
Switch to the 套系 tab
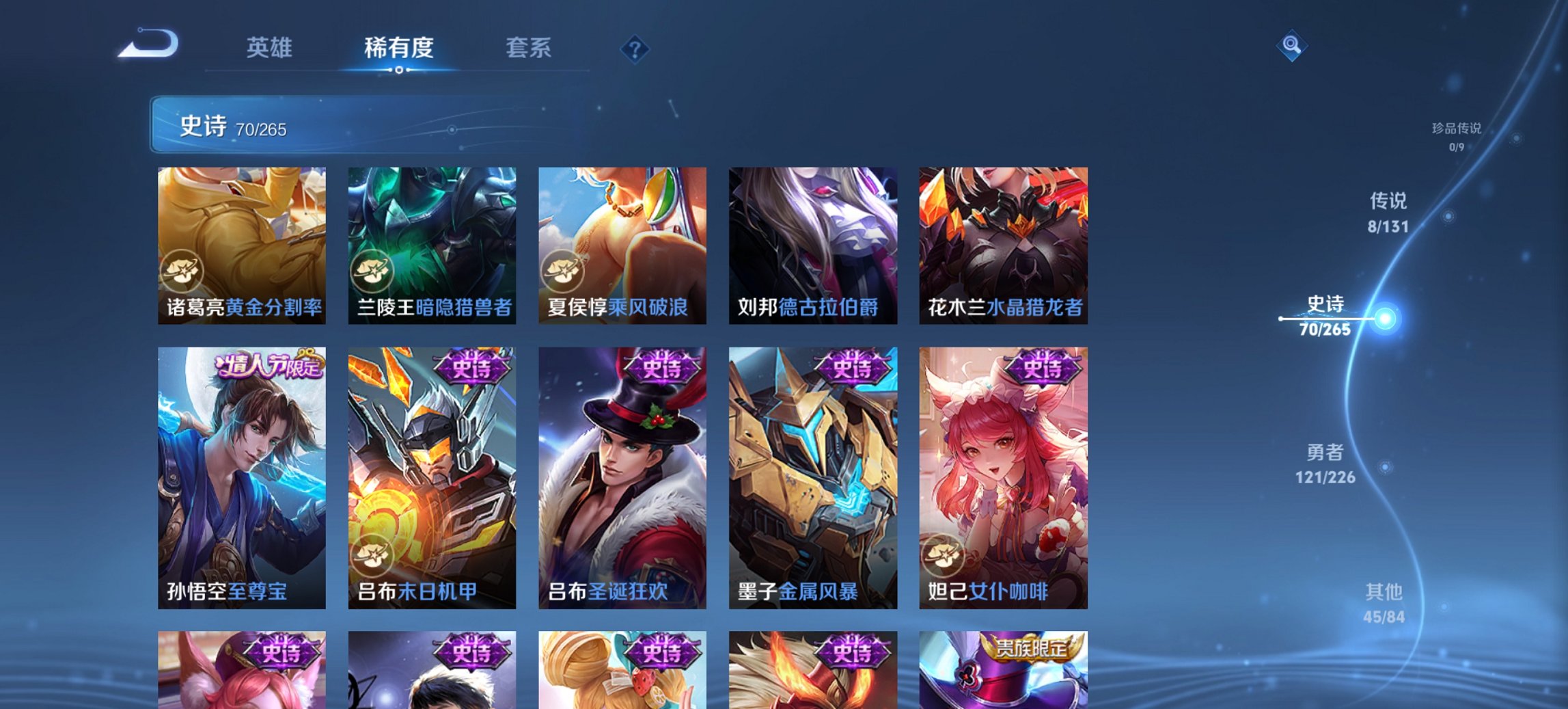[x=529, y=49]
